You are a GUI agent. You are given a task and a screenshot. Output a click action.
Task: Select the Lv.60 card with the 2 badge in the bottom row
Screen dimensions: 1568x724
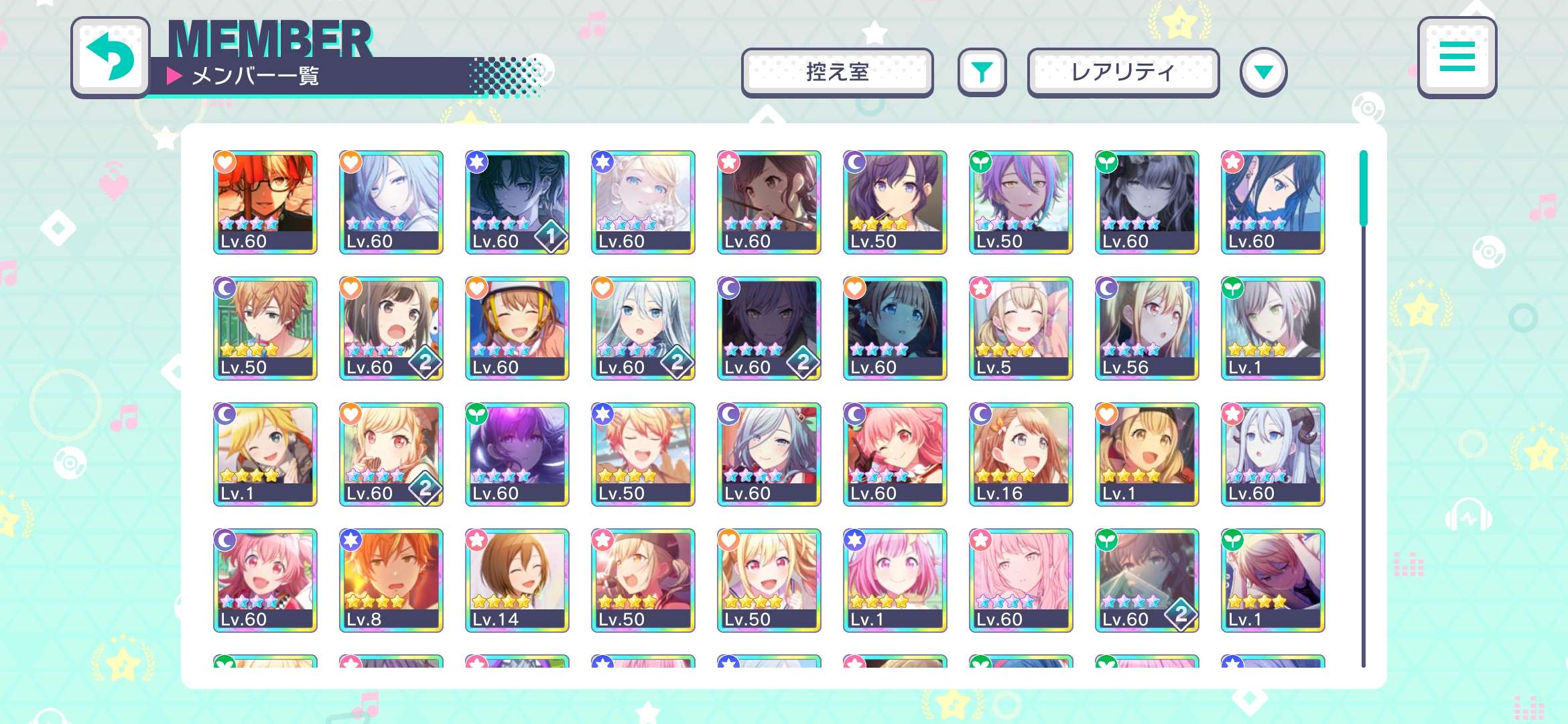(1147, 579)
